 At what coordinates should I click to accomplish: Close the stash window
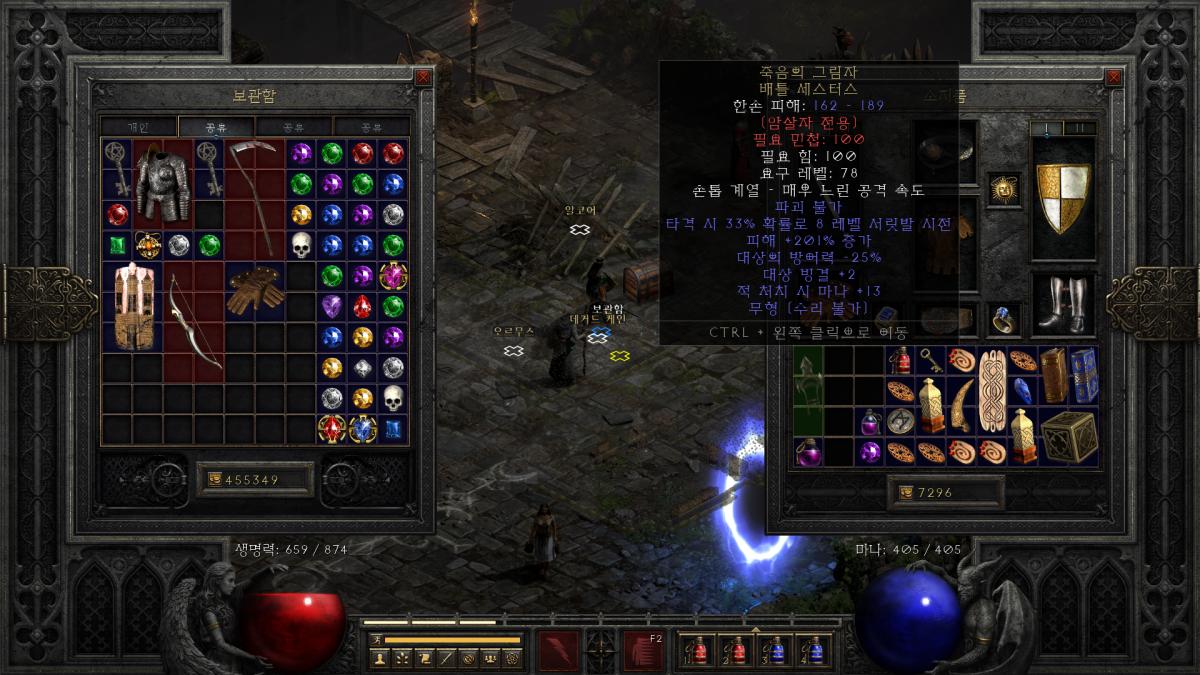tap(423, 77)
